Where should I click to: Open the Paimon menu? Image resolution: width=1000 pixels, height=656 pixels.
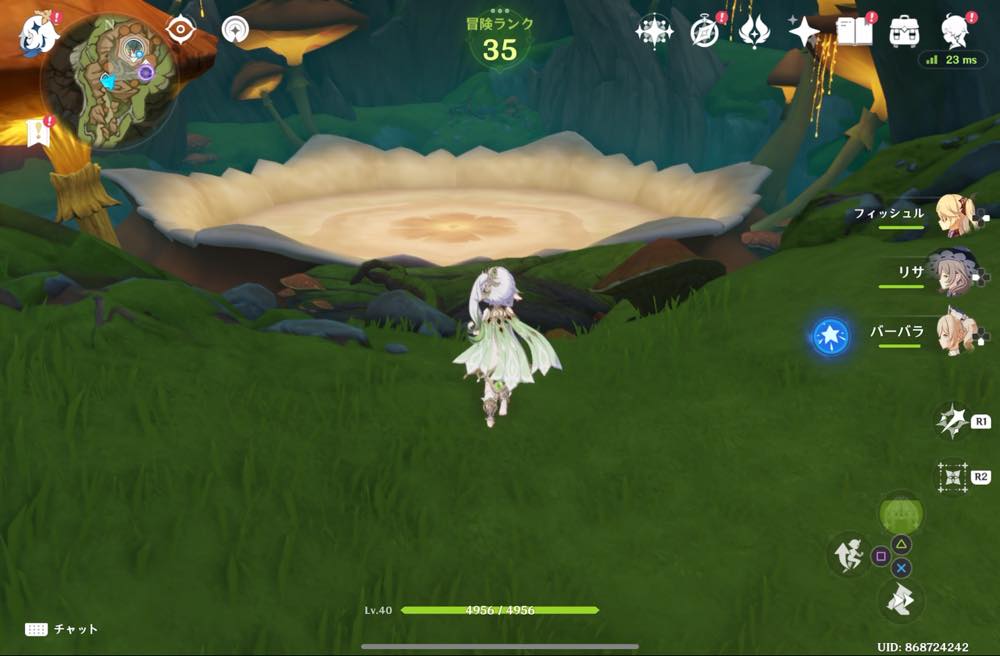[x=38, y=31]
